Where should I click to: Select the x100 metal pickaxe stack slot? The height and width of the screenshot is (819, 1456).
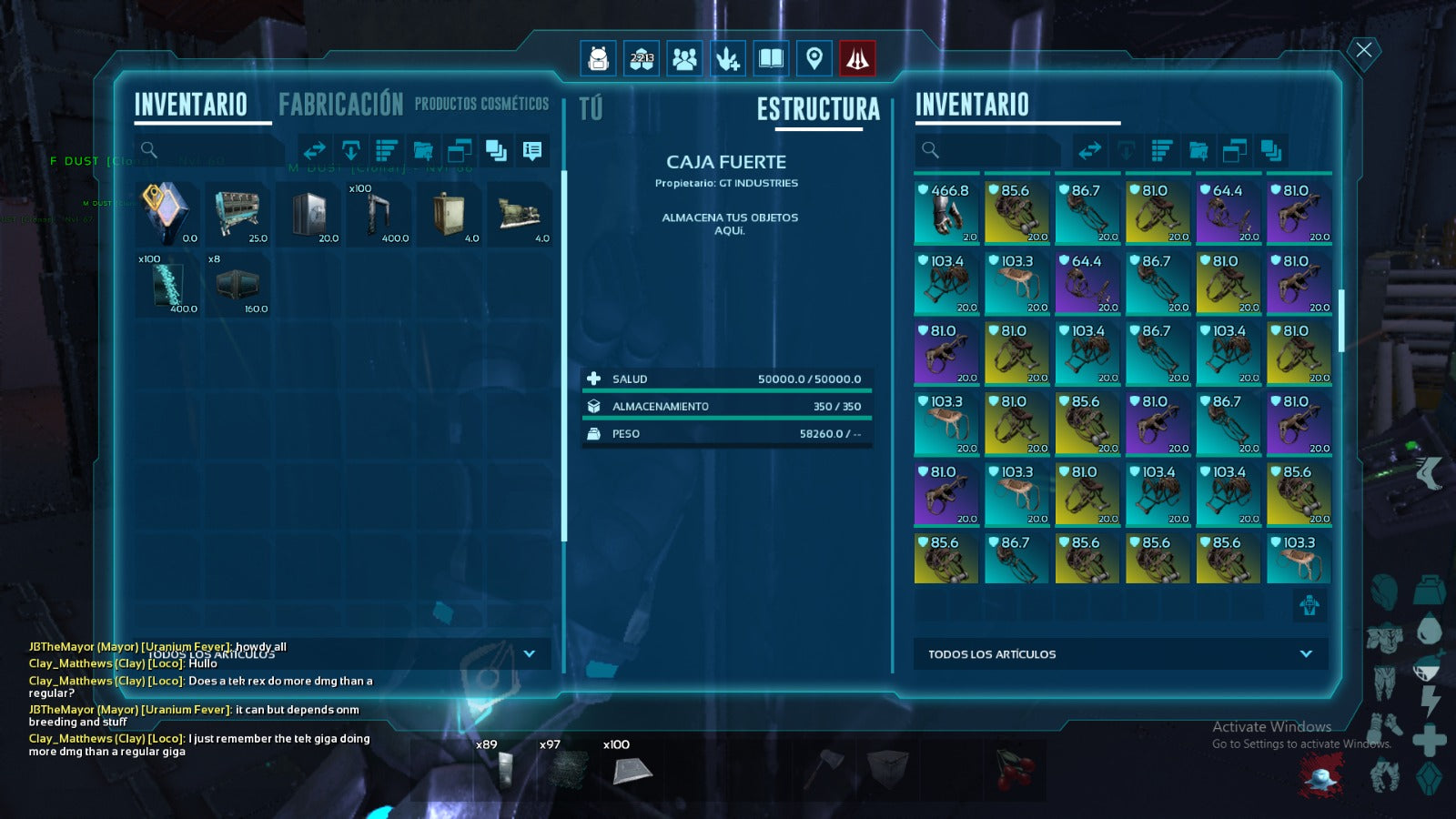(x=379, y=214)
